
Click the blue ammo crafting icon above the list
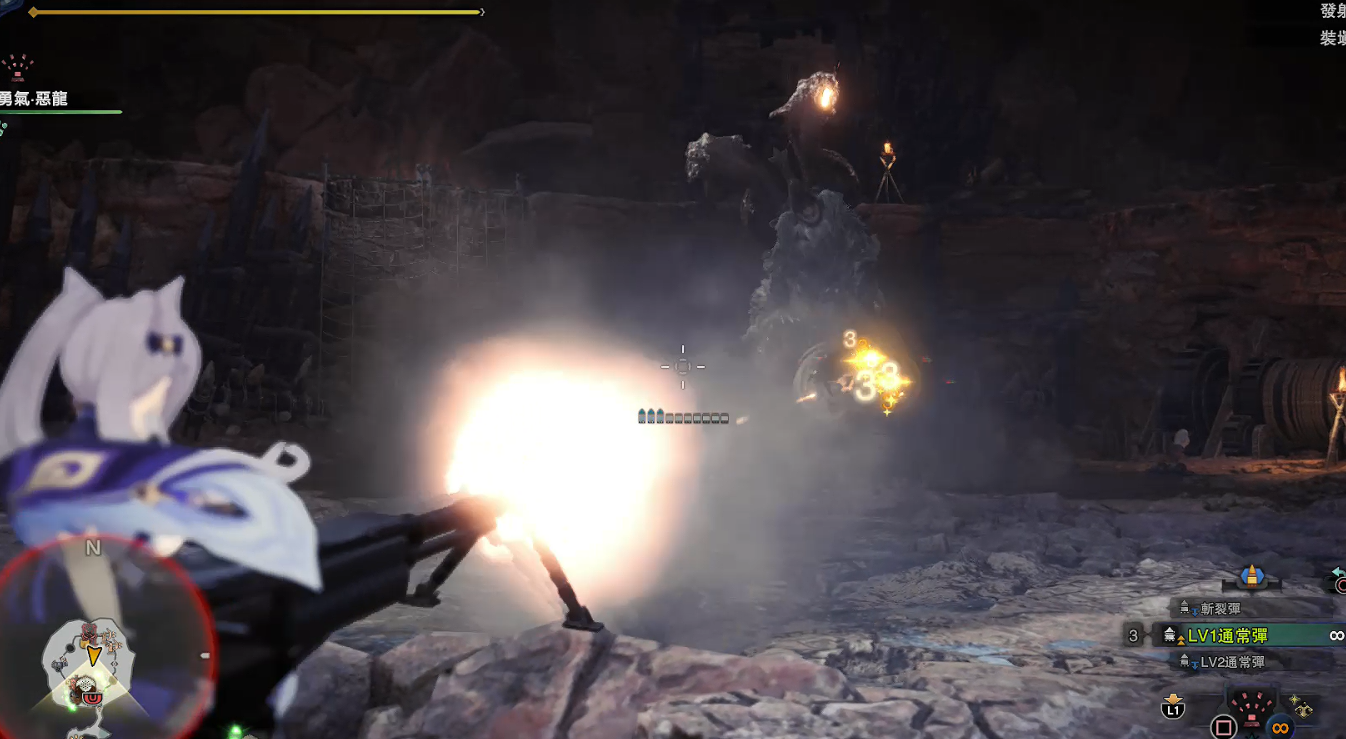[x=1252, y=575]
